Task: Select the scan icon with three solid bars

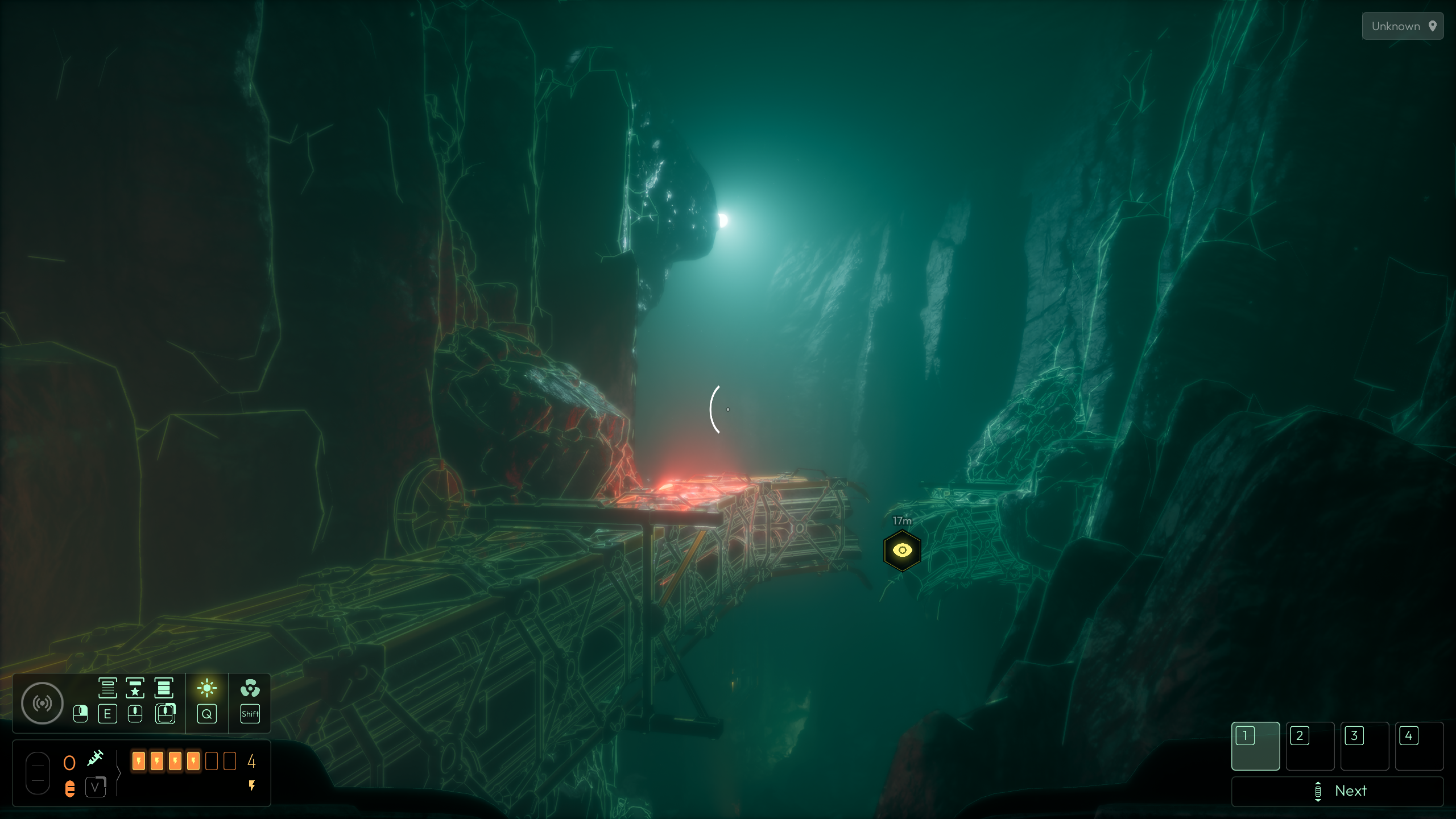Action: (164, 688)
